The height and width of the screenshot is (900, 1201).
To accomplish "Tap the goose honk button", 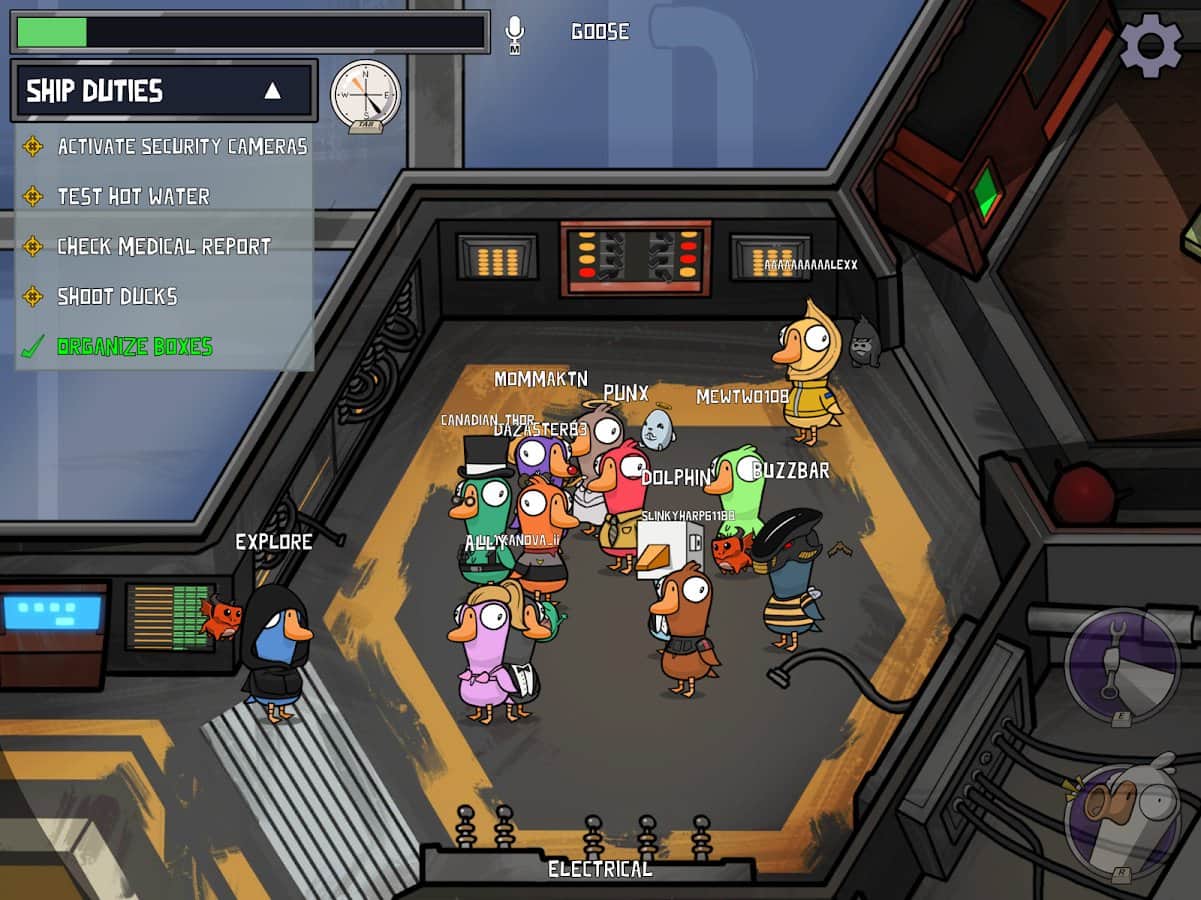I will coord(1121,822).
